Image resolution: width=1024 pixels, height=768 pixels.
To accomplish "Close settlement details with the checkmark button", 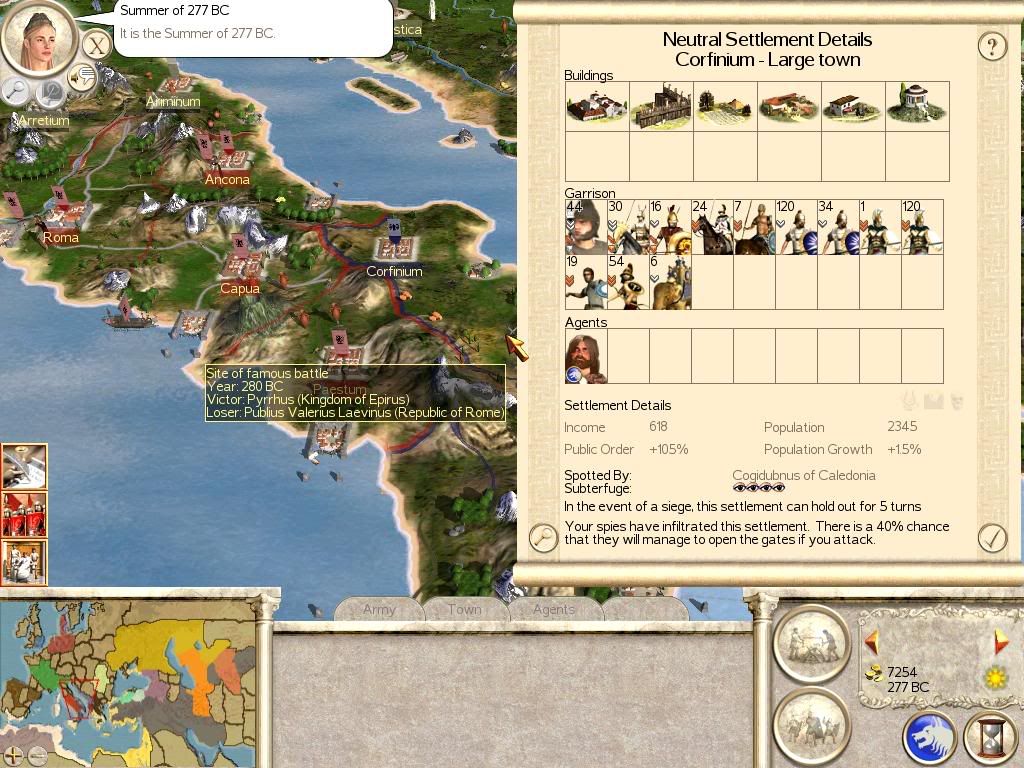I will [x=991, y=538].
